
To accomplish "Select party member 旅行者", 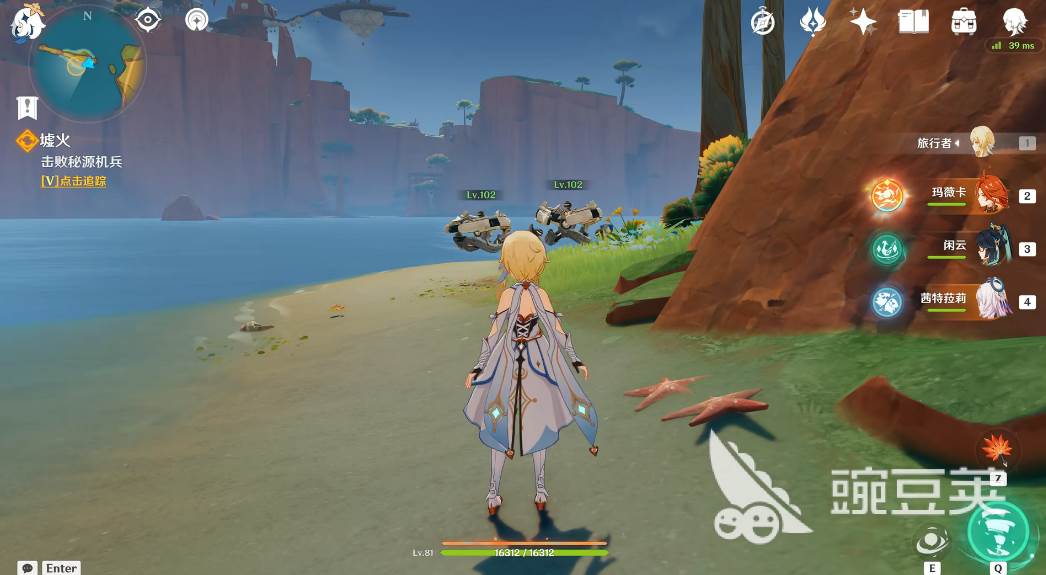I will point(981,143).
